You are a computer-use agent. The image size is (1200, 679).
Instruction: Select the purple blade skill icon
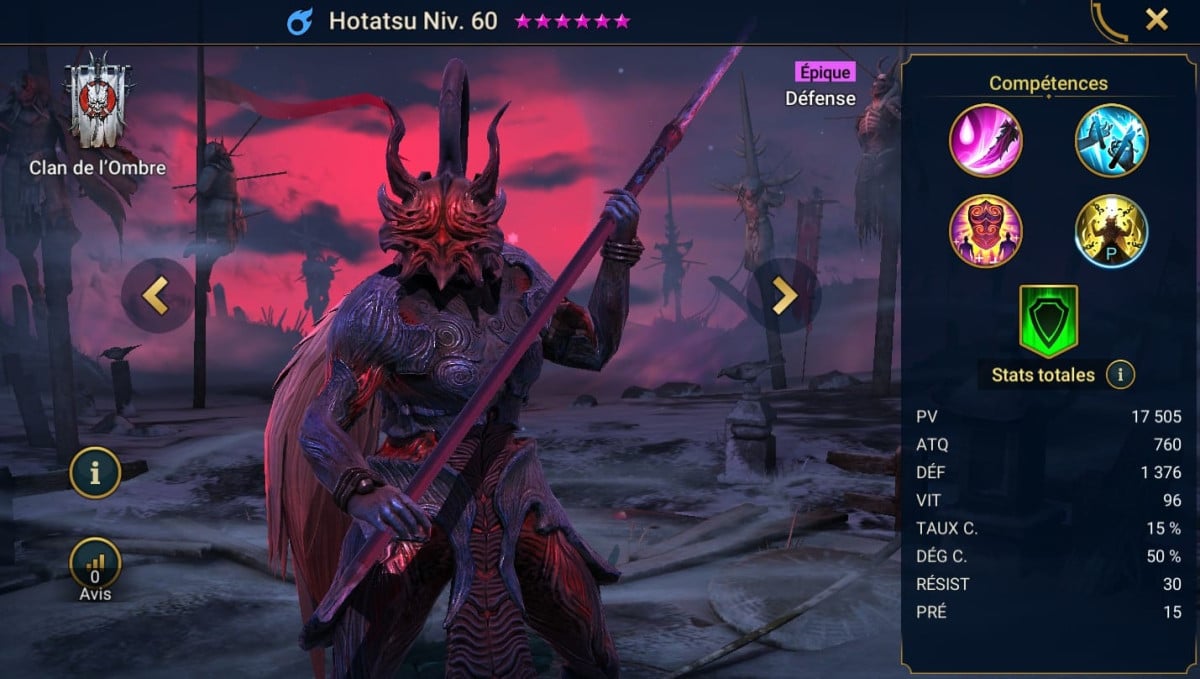tap(986, 140)
